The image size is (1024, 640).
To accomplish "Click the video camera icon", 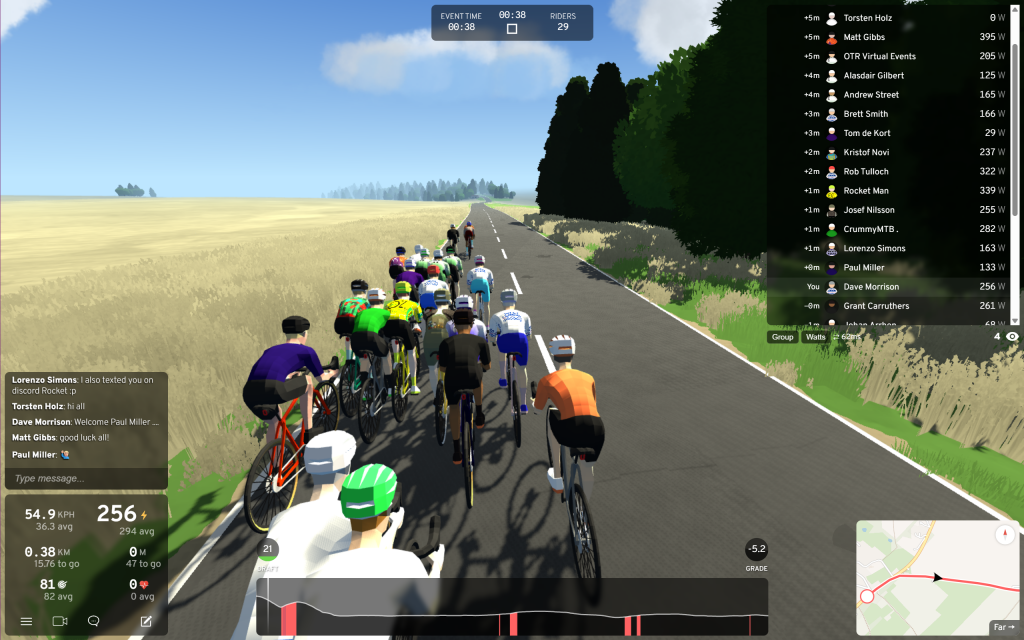I will (x=60, y=621).
